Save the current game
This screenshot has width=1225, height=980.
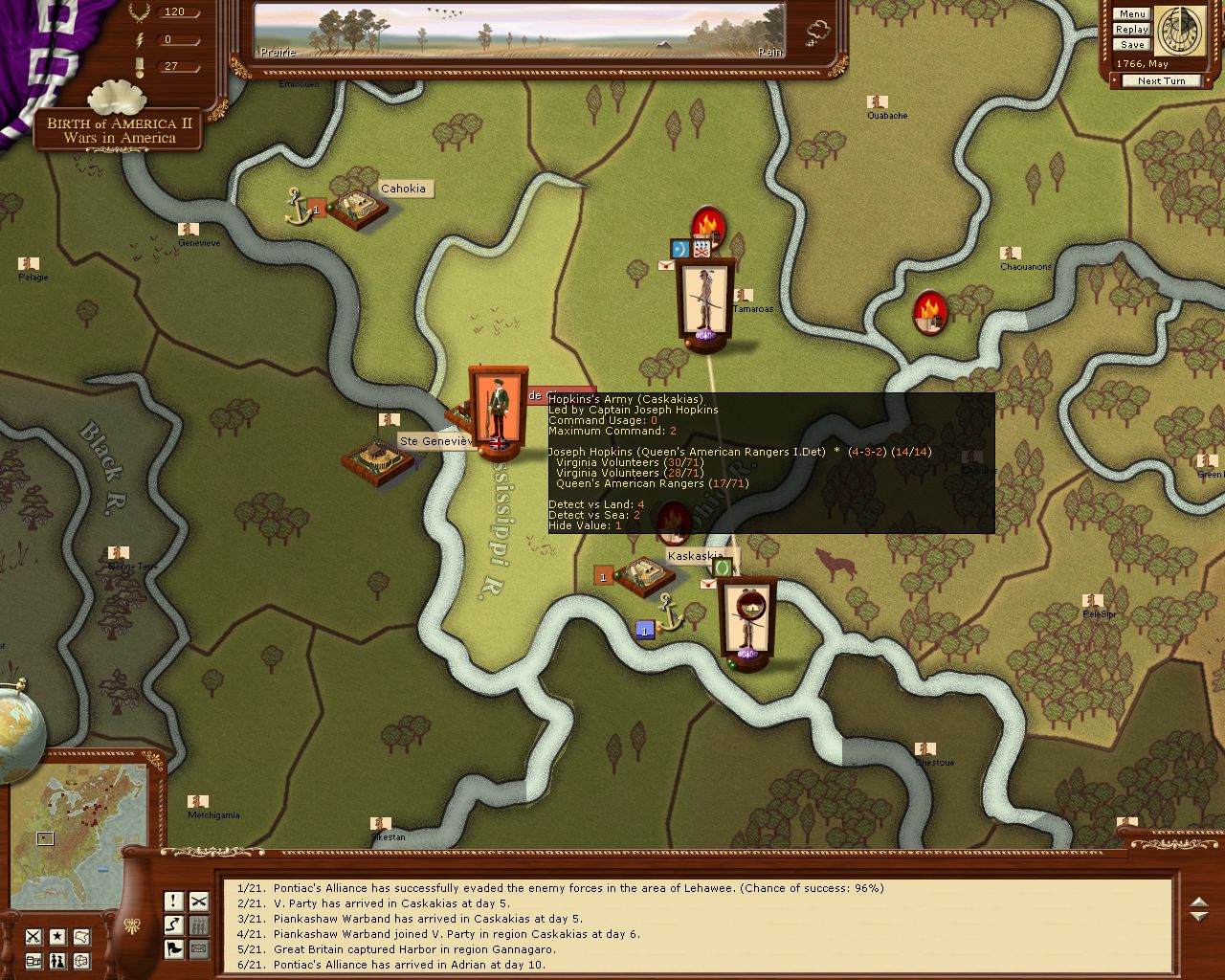[1131, 45]
